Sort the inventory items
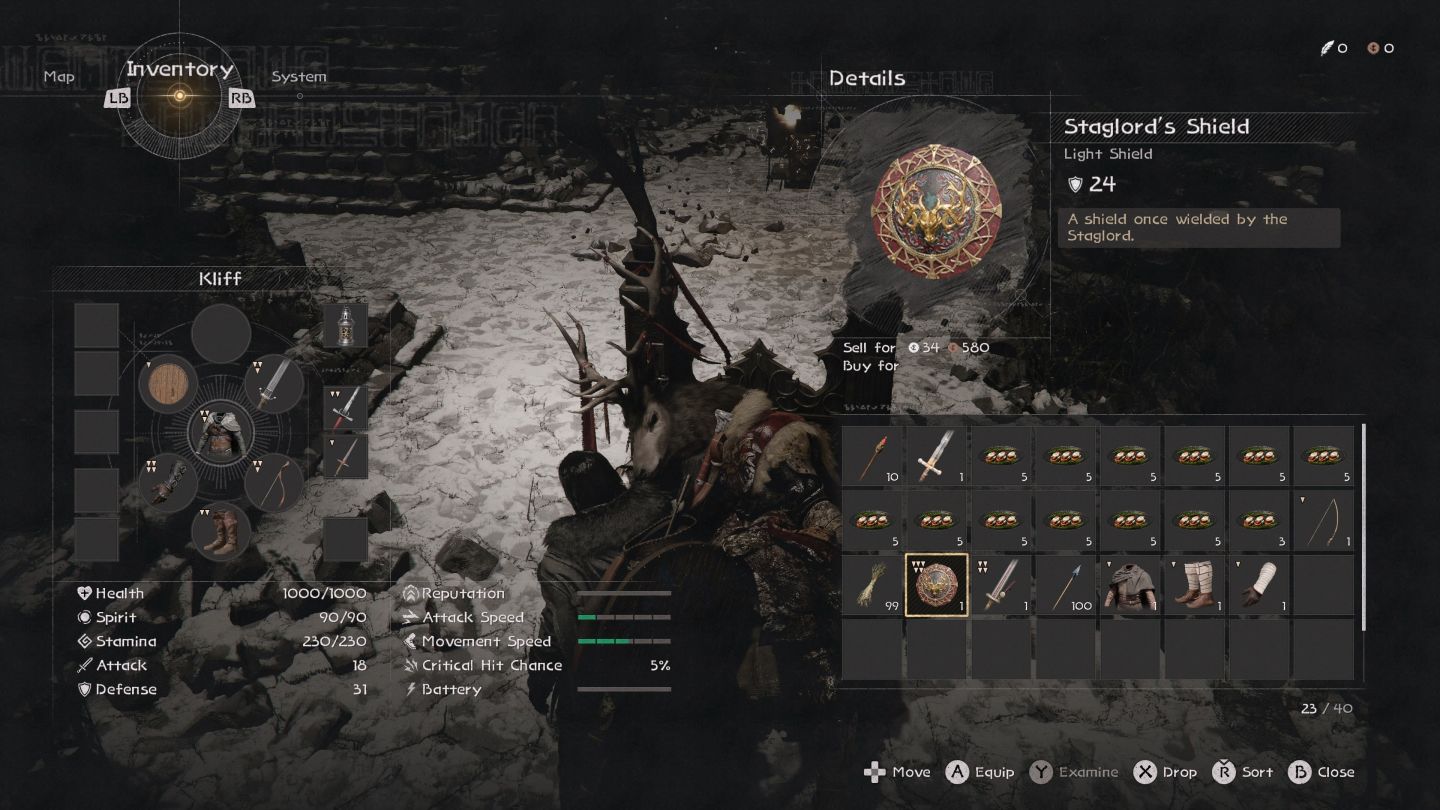 (1243, 772)
